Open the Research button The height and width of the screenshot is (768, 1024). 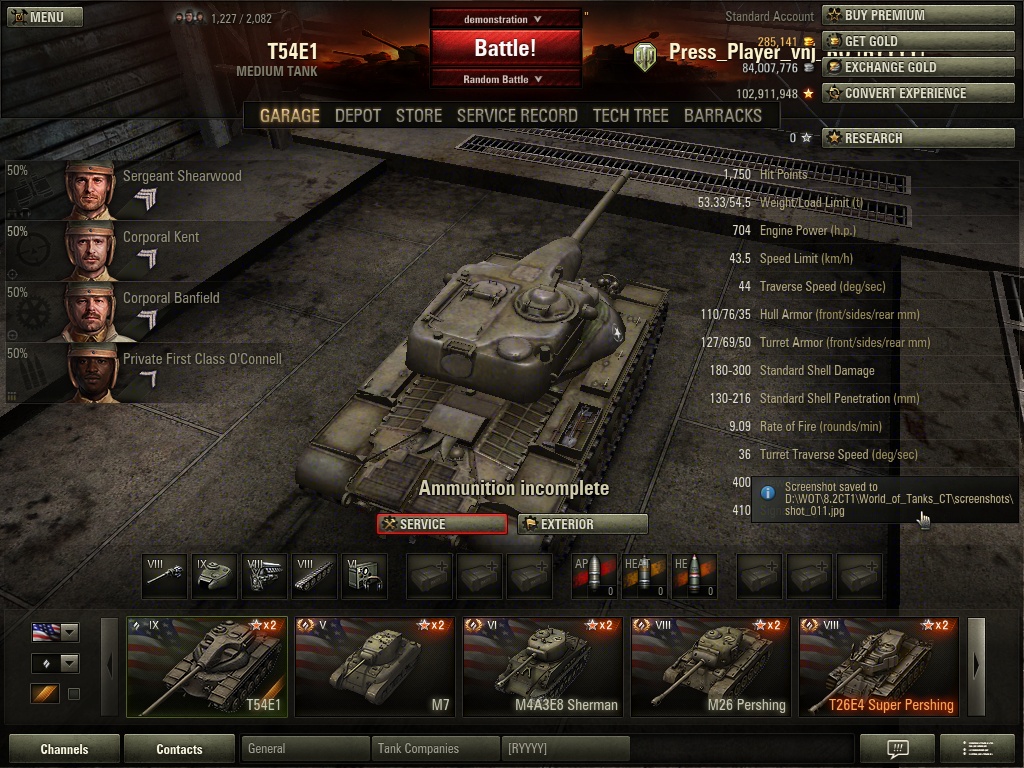(x=917, y=138)
